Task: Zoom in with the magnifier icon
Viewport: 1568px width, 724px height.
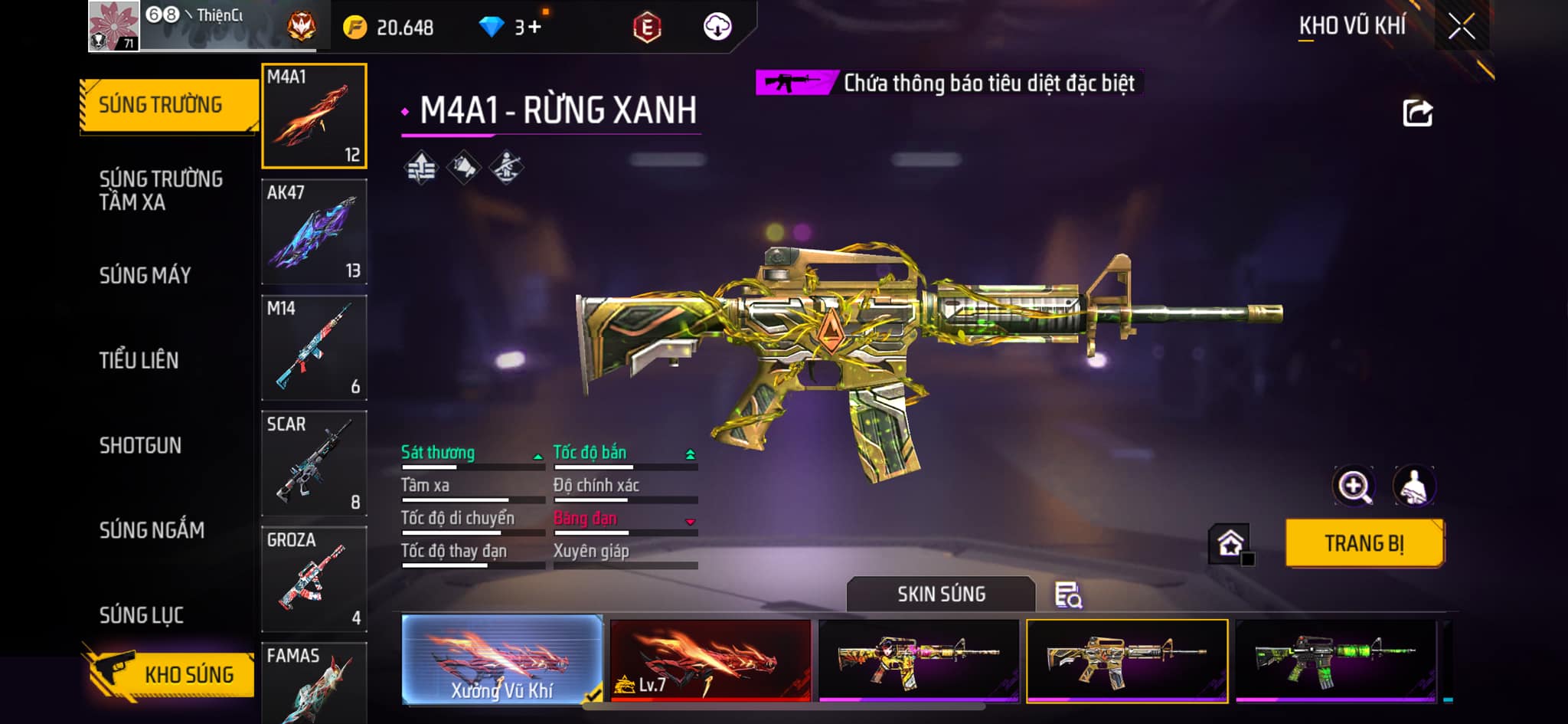Action: pyautogui.click(x=1354, y=486)
